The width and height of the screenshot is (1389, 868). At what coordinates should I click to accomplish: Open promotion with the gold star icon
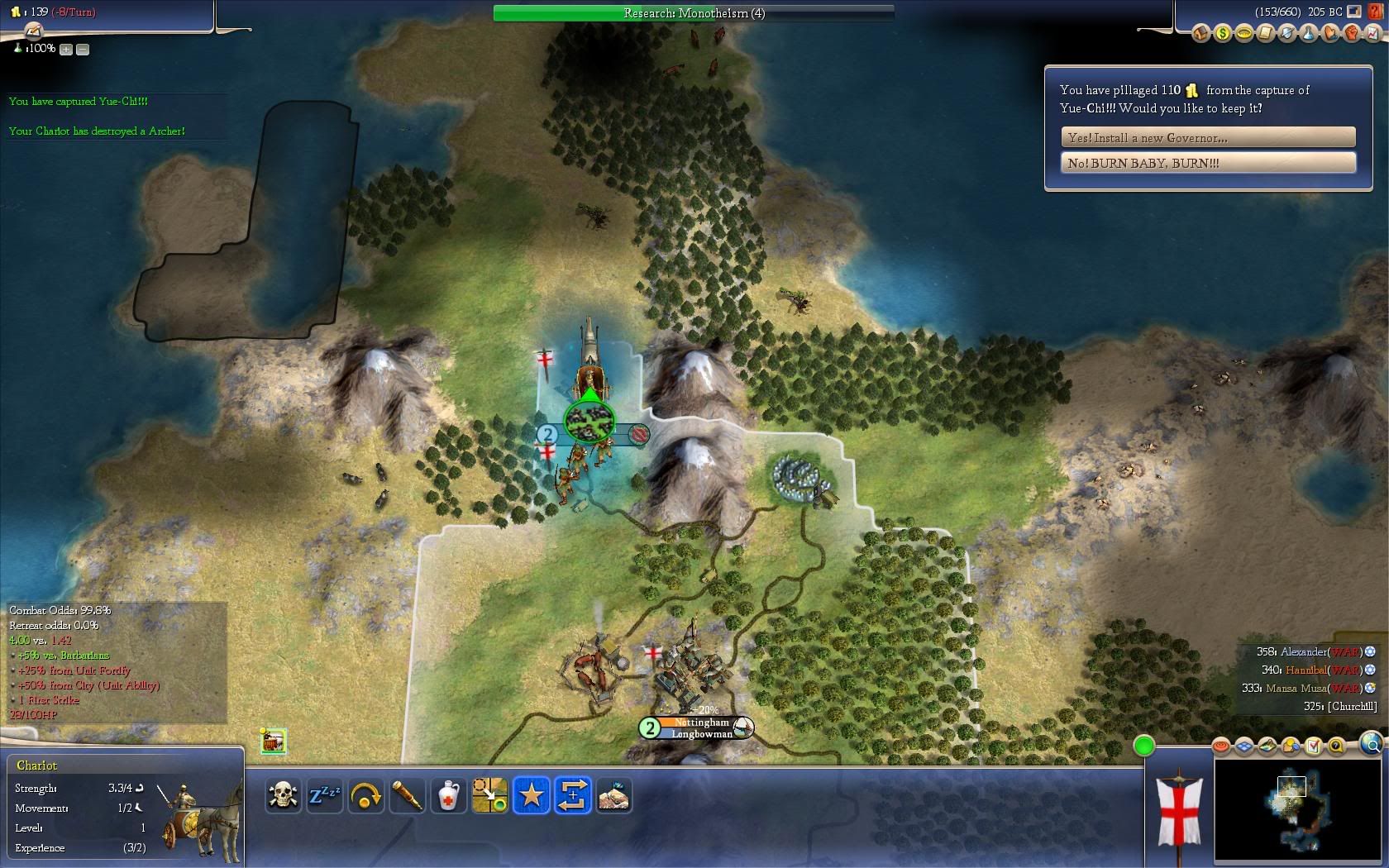(x=531, y=795)
